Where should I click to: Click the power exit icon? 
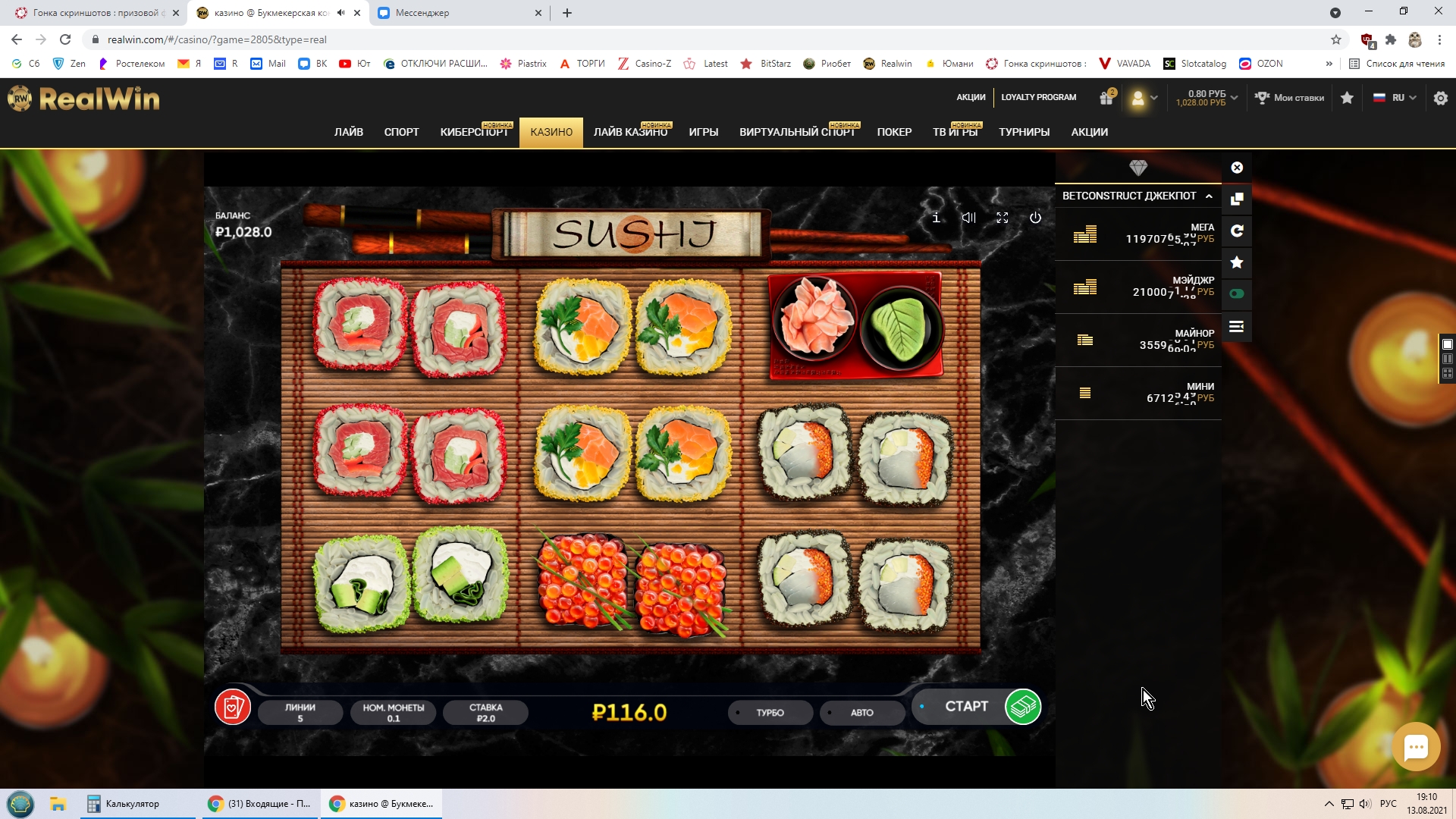coord(1035,218)
